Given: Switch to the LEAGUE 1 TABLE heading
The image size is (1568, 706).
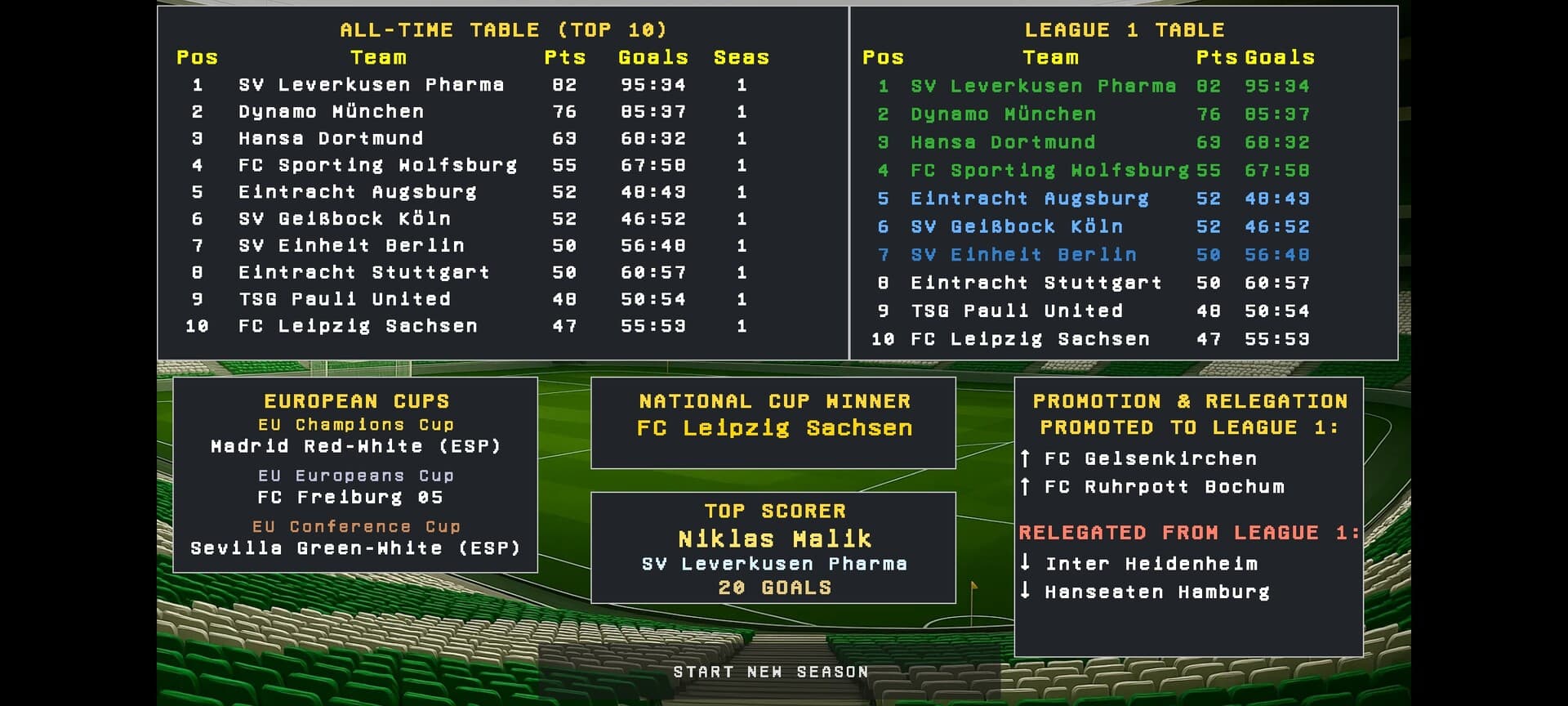Looking at the screenshot, I should pos(1125,29).
